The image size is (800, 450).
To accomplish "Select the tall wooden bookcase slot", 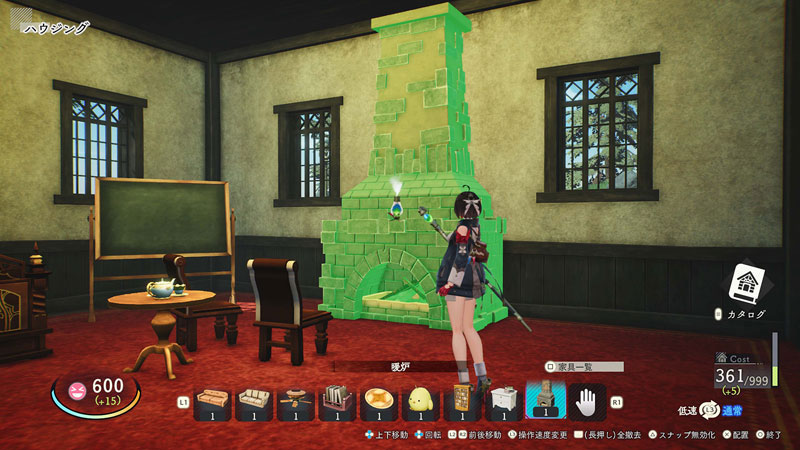I will 462,400.
